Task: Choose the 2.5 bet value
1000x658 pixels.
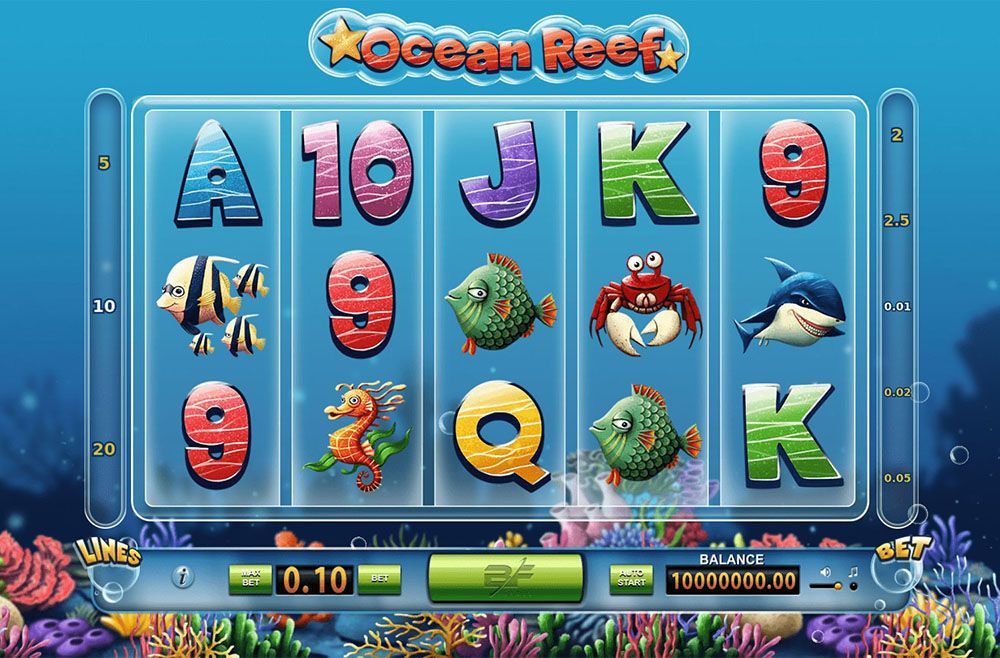Action: click(897, 220)
